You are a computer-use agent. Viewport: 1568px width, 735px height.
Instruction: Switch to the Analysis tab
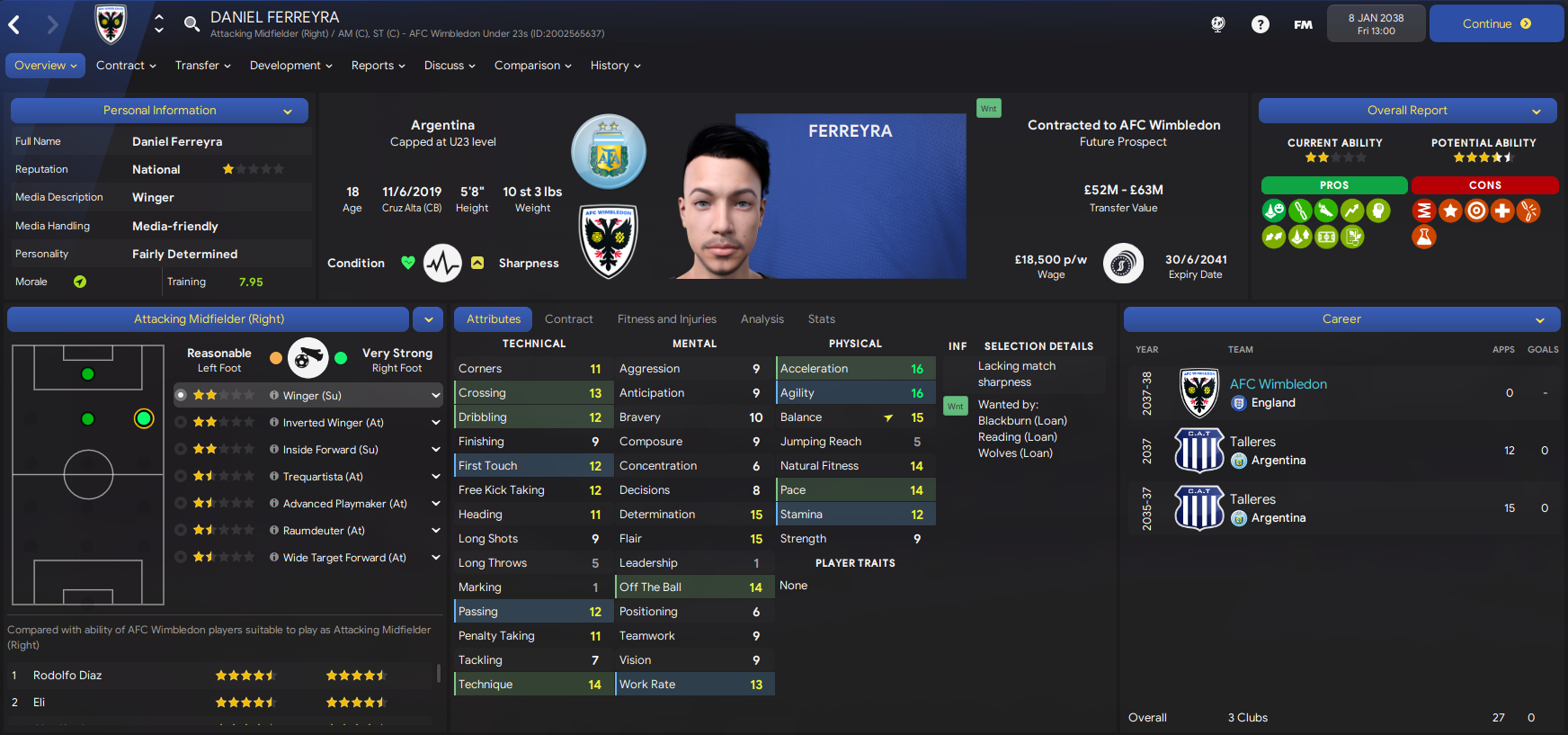pos(762,319)
